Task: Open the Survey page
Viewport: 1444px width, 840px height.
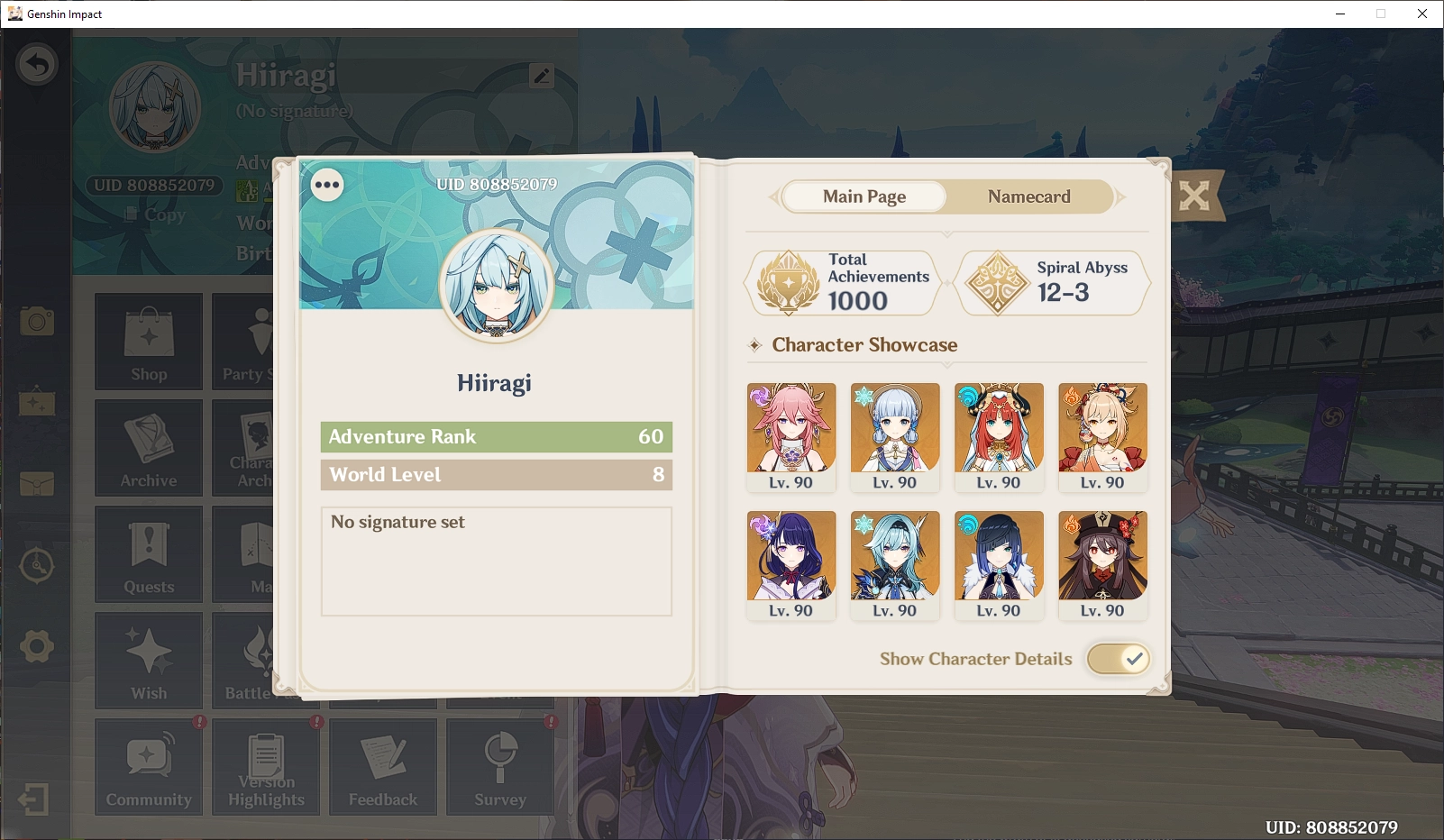Action: [500, 766]
